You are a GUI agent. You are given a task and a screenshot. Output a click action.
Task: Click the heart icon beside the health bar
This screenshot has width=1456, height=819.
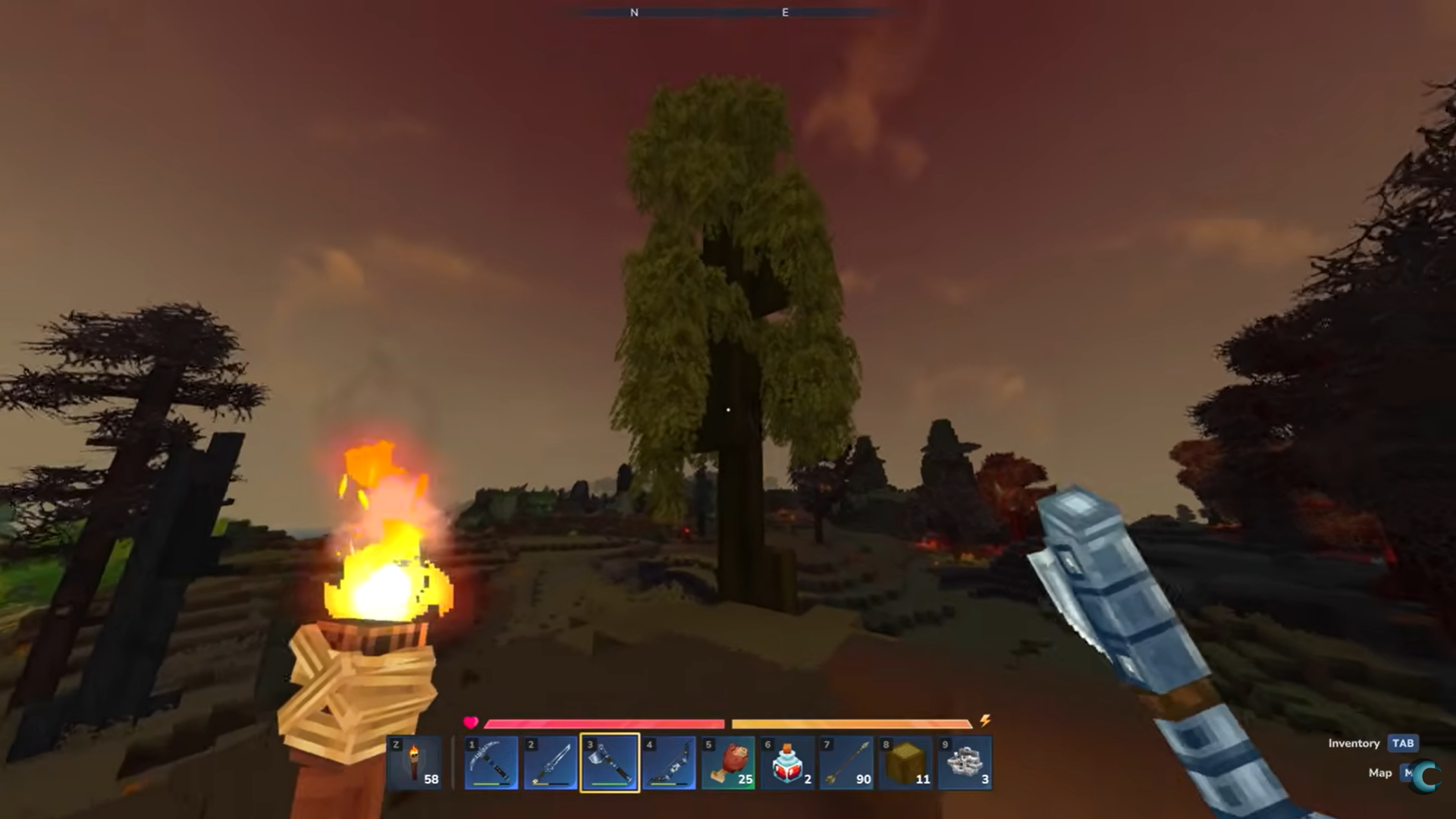pos(470,723)
